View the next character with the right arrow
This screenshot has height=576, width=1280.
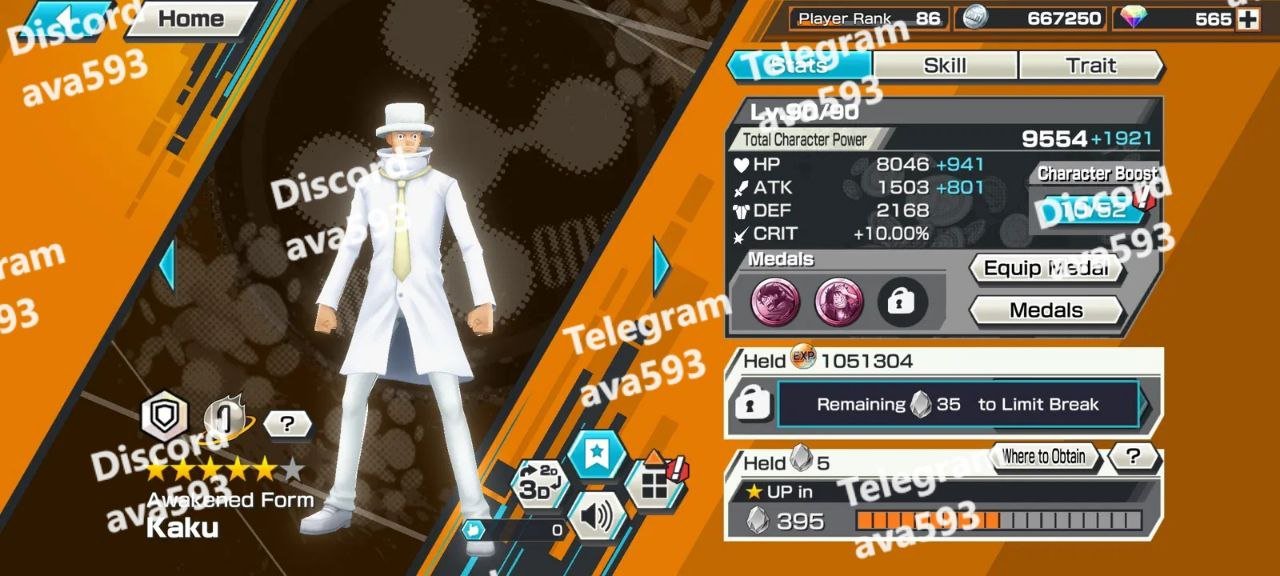pos(662,266)
